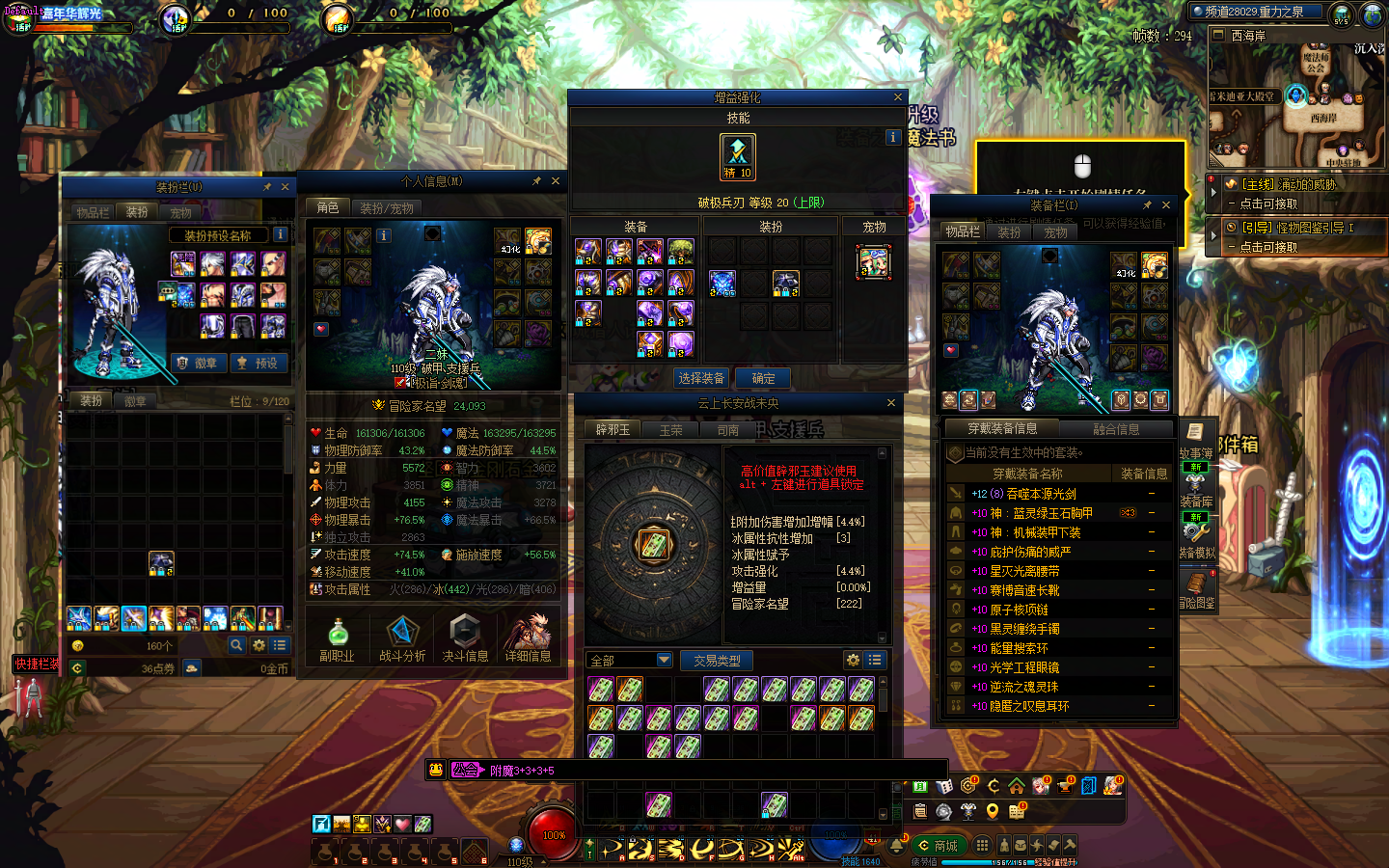Image resolution: width=1389 pixels, height=868 pixels.
Task: Show the 战斗分析 screen
Action: [x=401, y=639]
